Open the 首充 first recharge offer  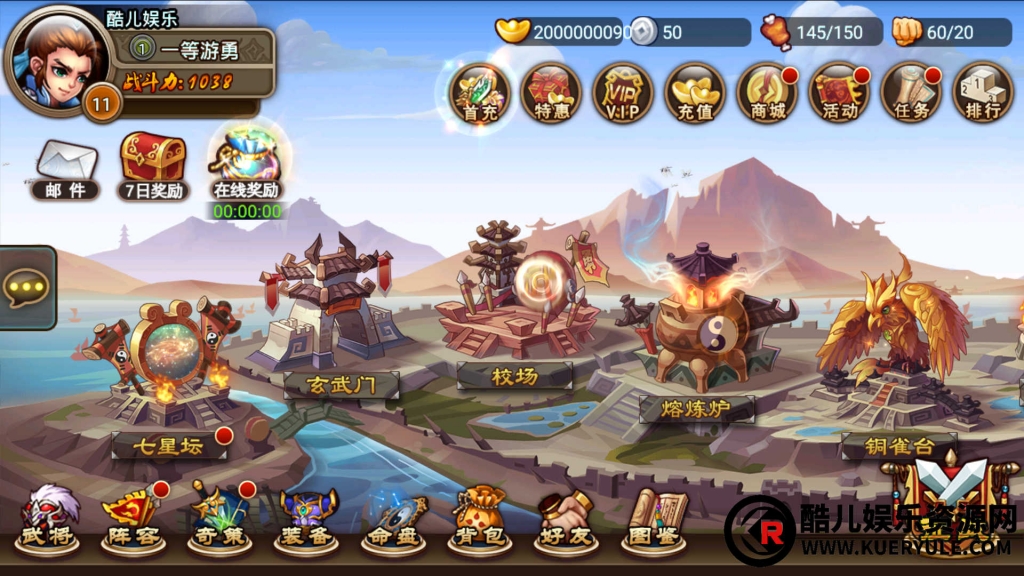pos(480,93)
